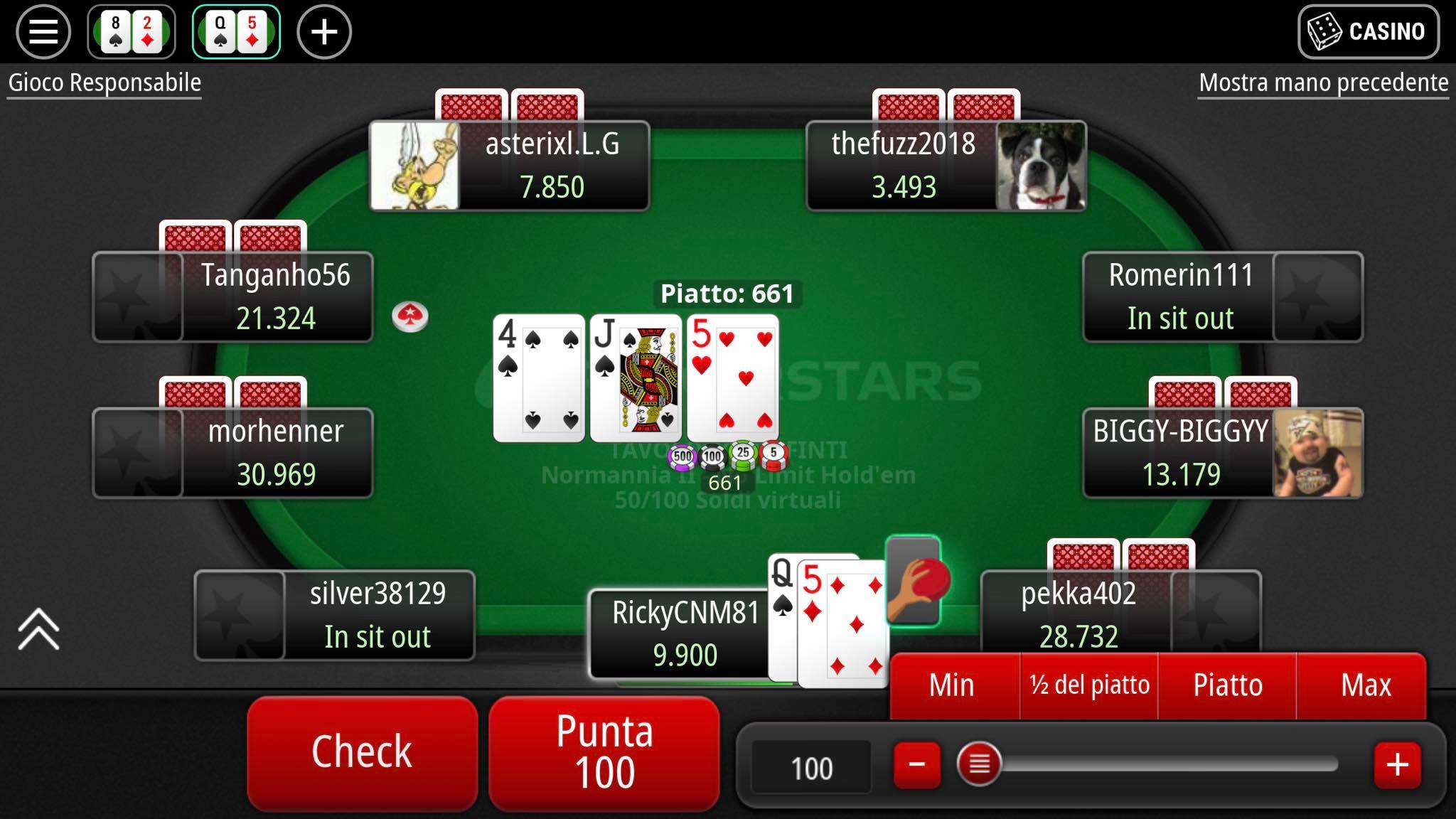Select the Q-5 table tab
The width and height of the screenshot is (1456, 819).
coord(236,32)
